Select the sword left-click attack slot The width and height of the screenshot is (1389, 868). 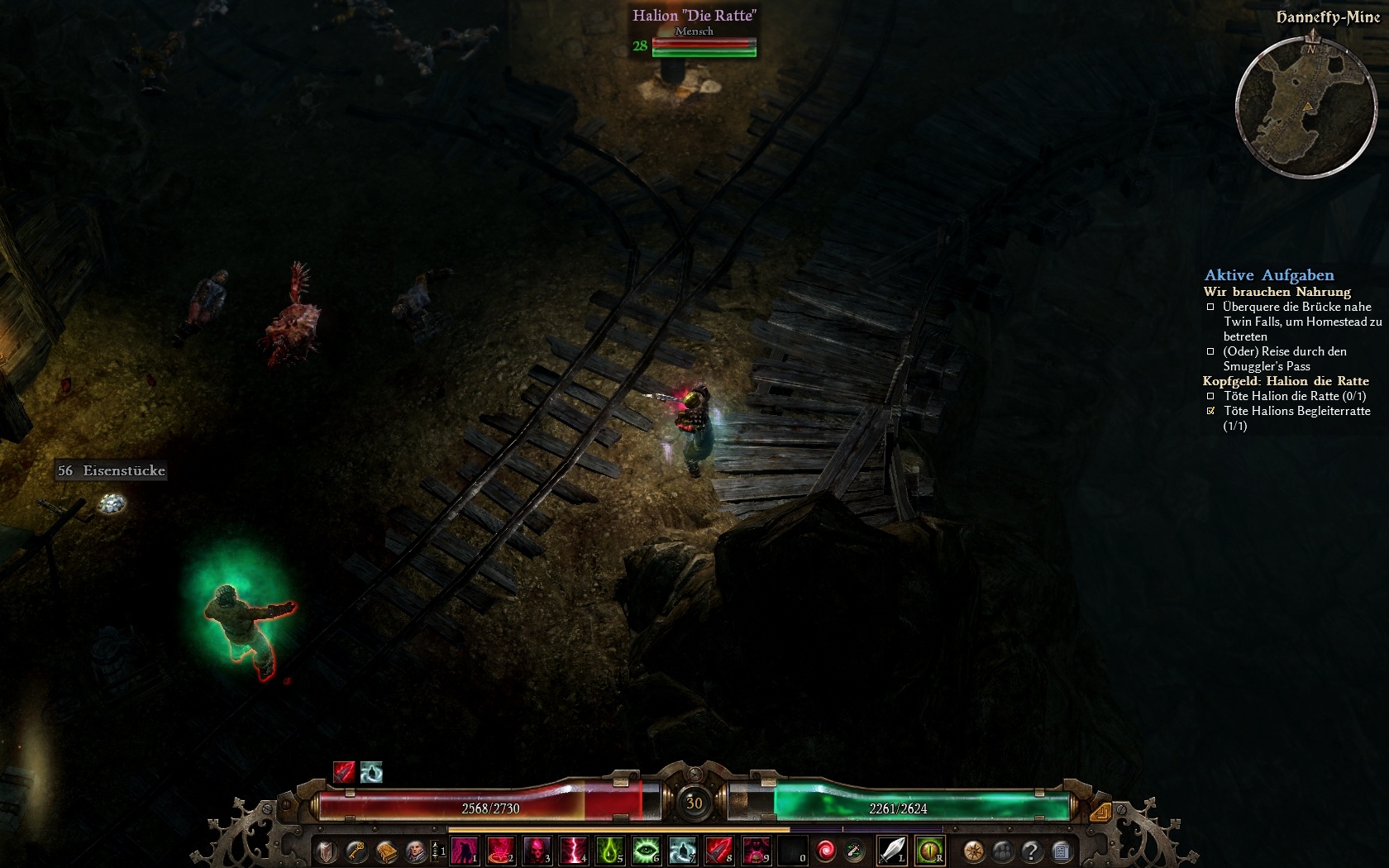pyautogui.click(x=892, y=851)
